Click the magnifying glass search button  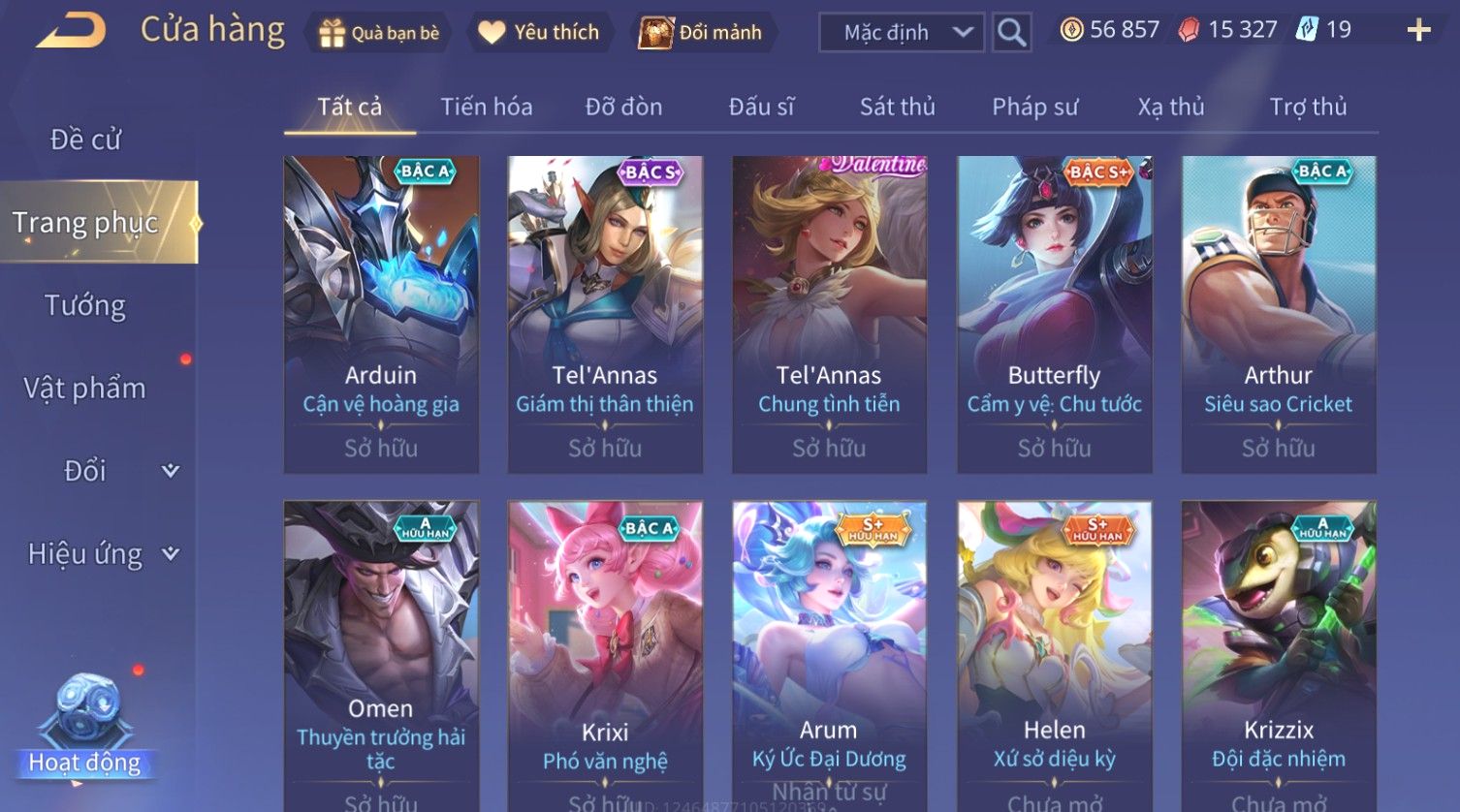pos(1011,33)
